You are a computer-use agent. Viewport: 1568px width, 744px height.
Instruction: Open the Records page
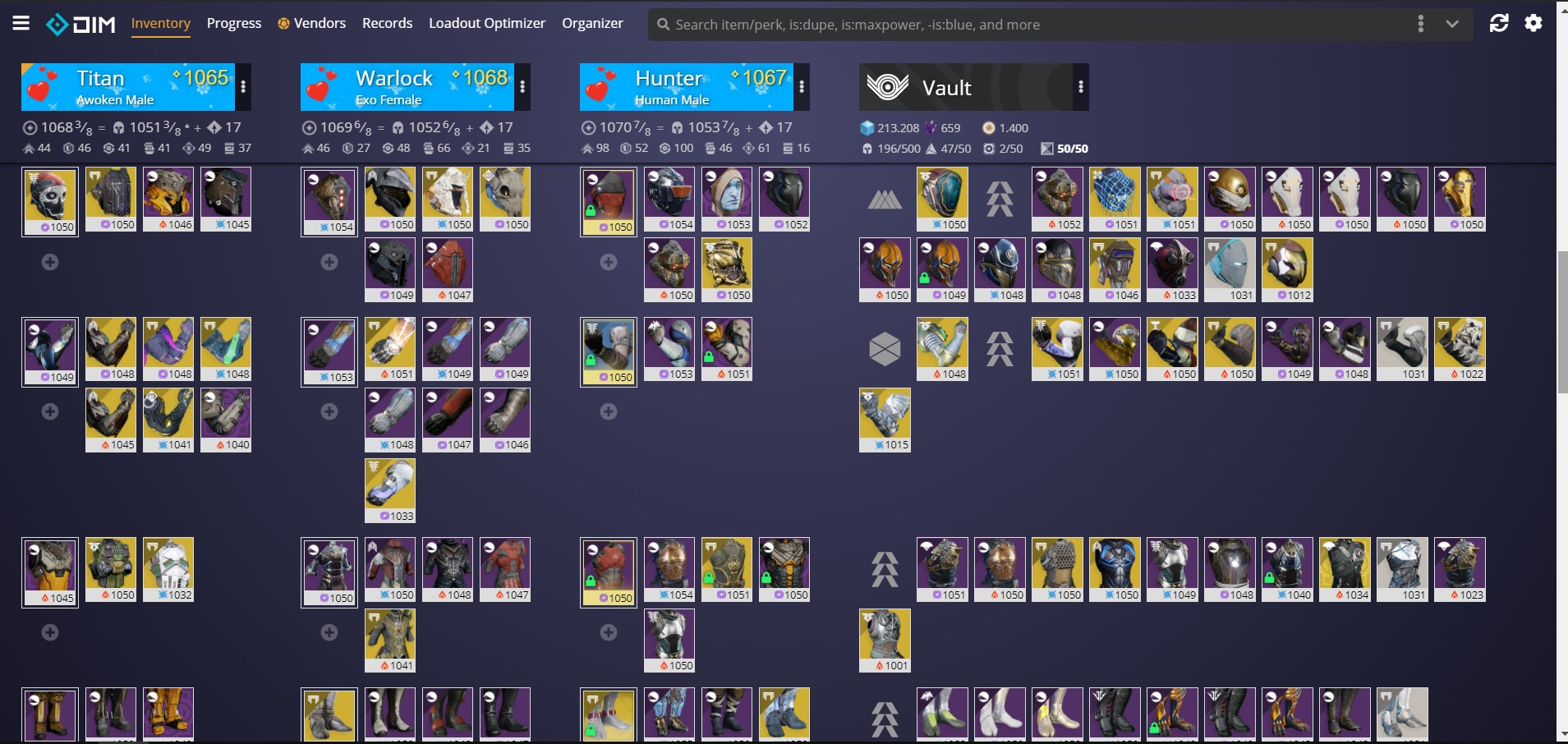386,23
